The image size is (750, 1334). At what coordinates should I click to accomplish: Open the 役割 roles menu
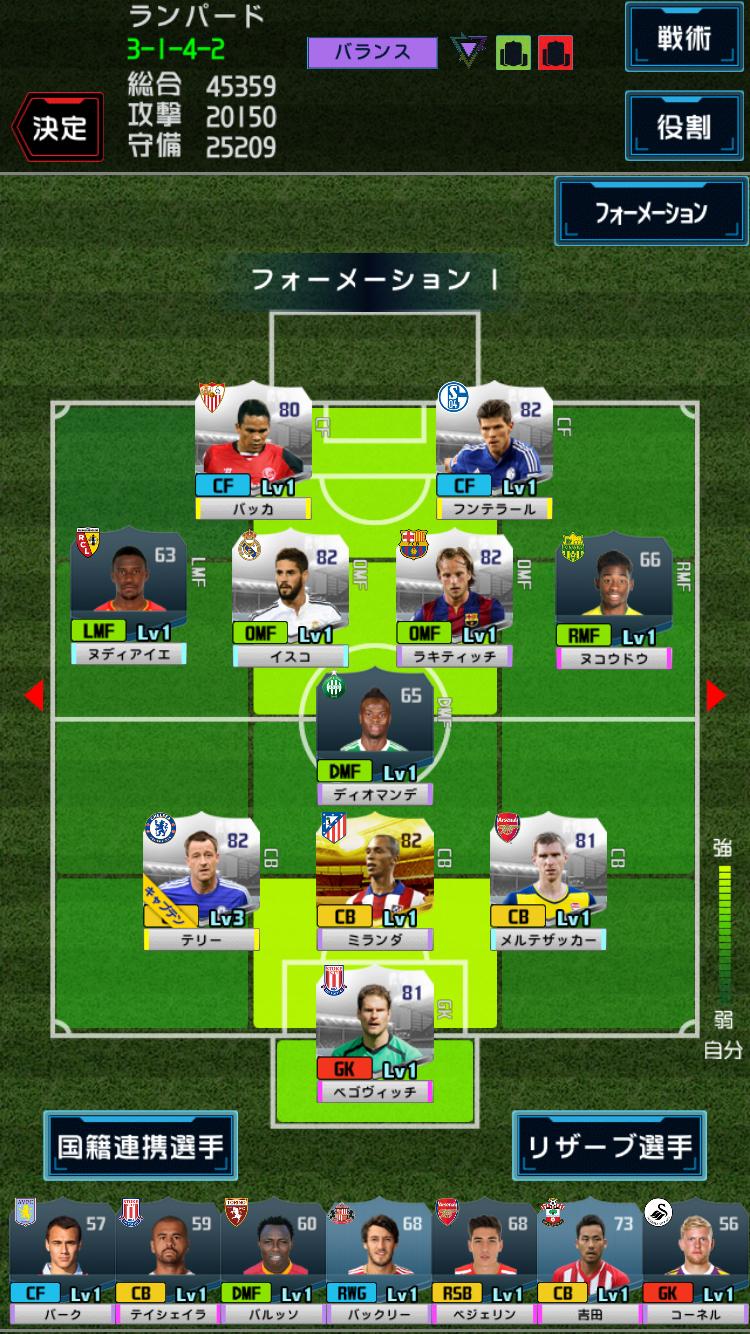click(684, 125)
